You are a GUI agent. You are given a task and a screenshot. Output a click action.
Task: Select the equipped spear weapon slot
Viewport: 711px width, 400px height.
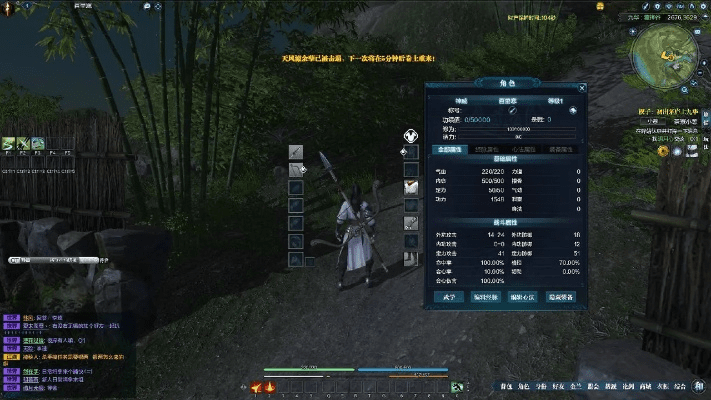[296, 151]
